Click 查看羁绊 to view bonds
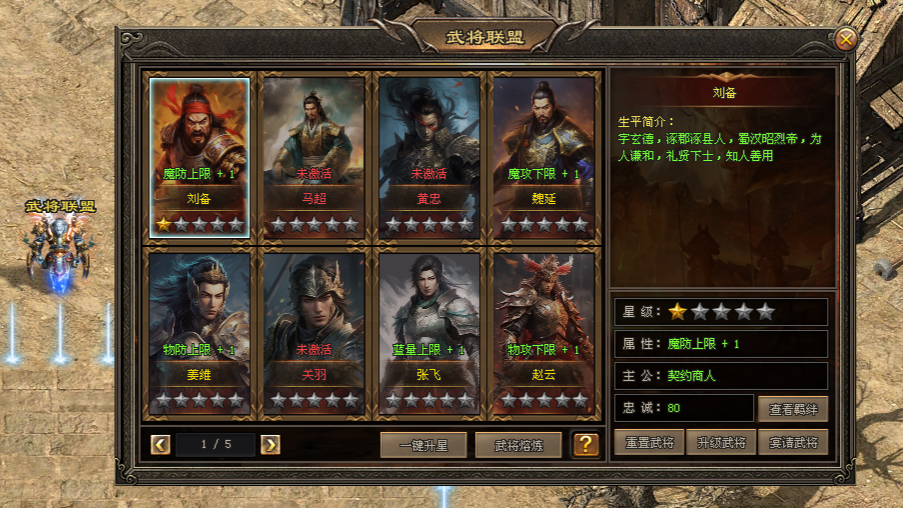The height and width of the screenshot is (508, 903). 792,408
